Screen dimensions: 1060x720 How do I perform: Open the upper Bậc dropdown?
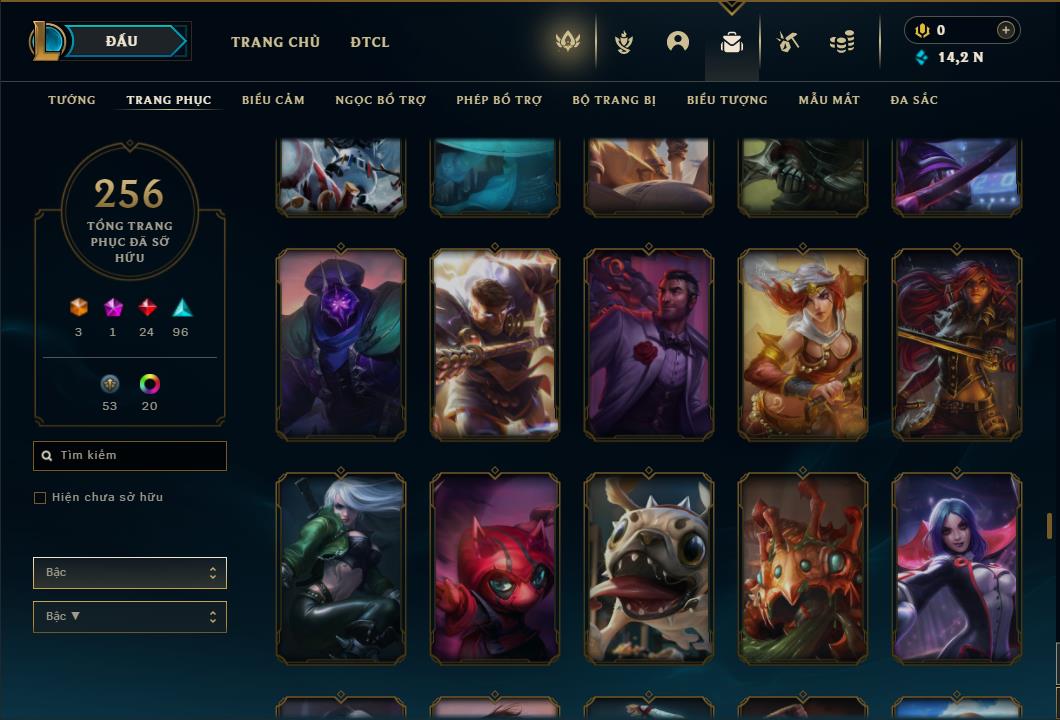click(130, 573)
